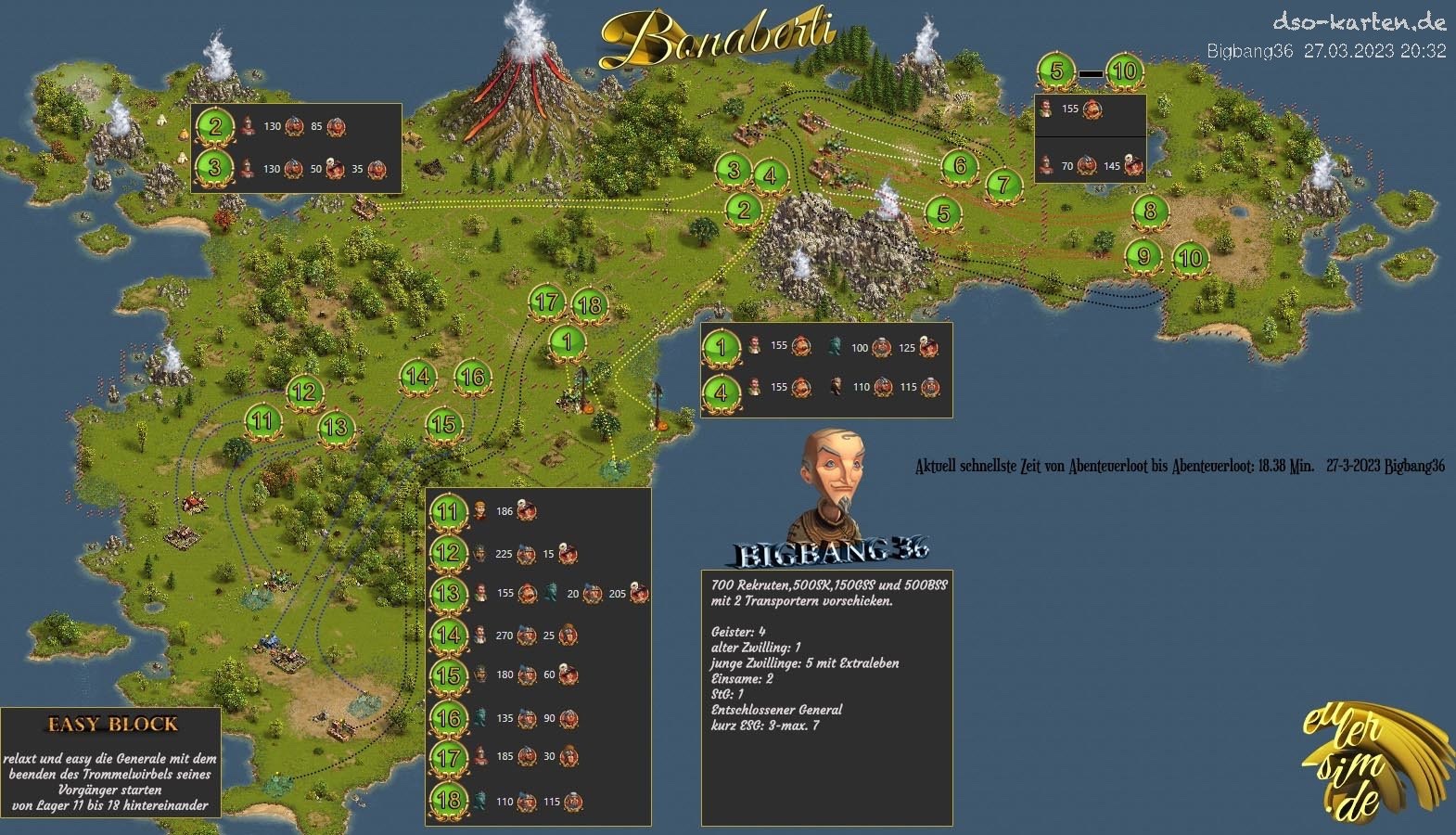
Task: Open the dso-karten.de watermark link
Action: click(x=1359, y=21)
